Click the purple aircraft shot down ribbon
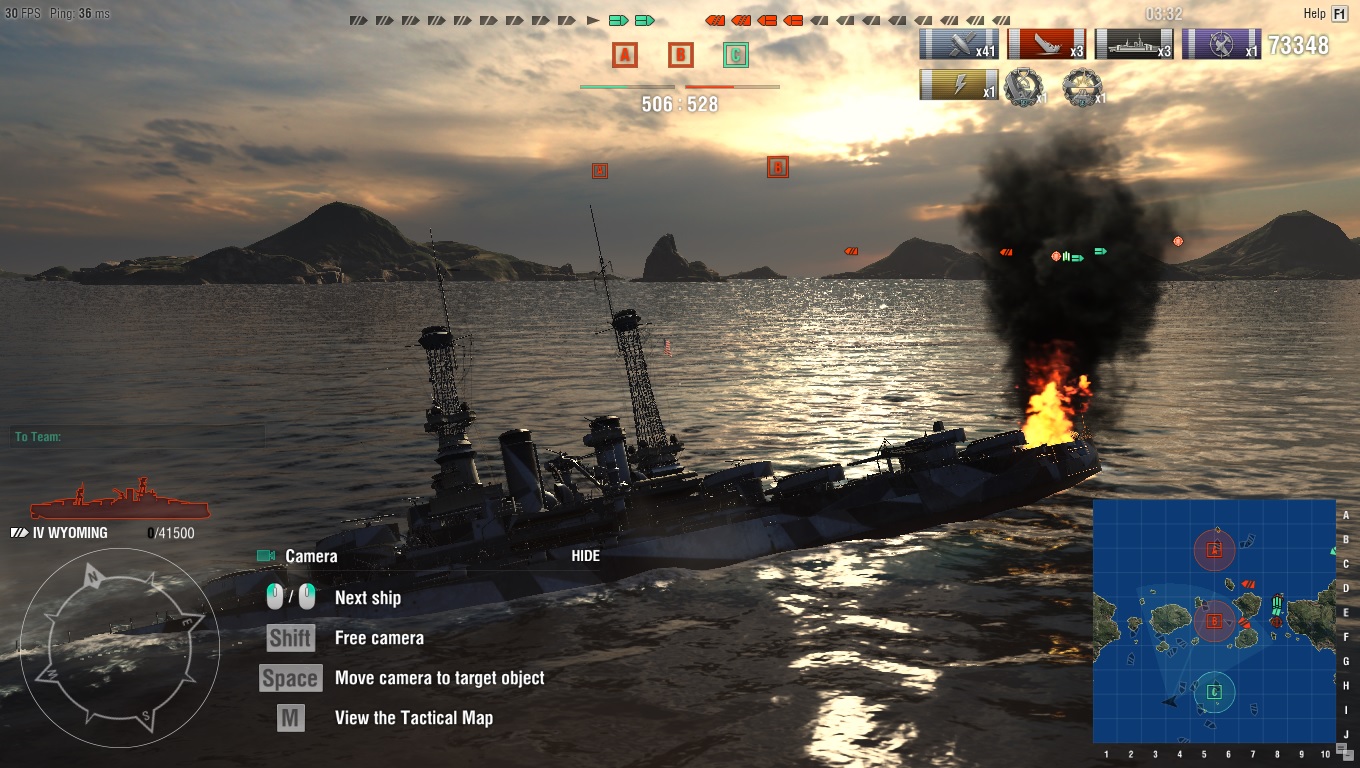This screenshot has height=768, width=1360. click(1221, 45)
